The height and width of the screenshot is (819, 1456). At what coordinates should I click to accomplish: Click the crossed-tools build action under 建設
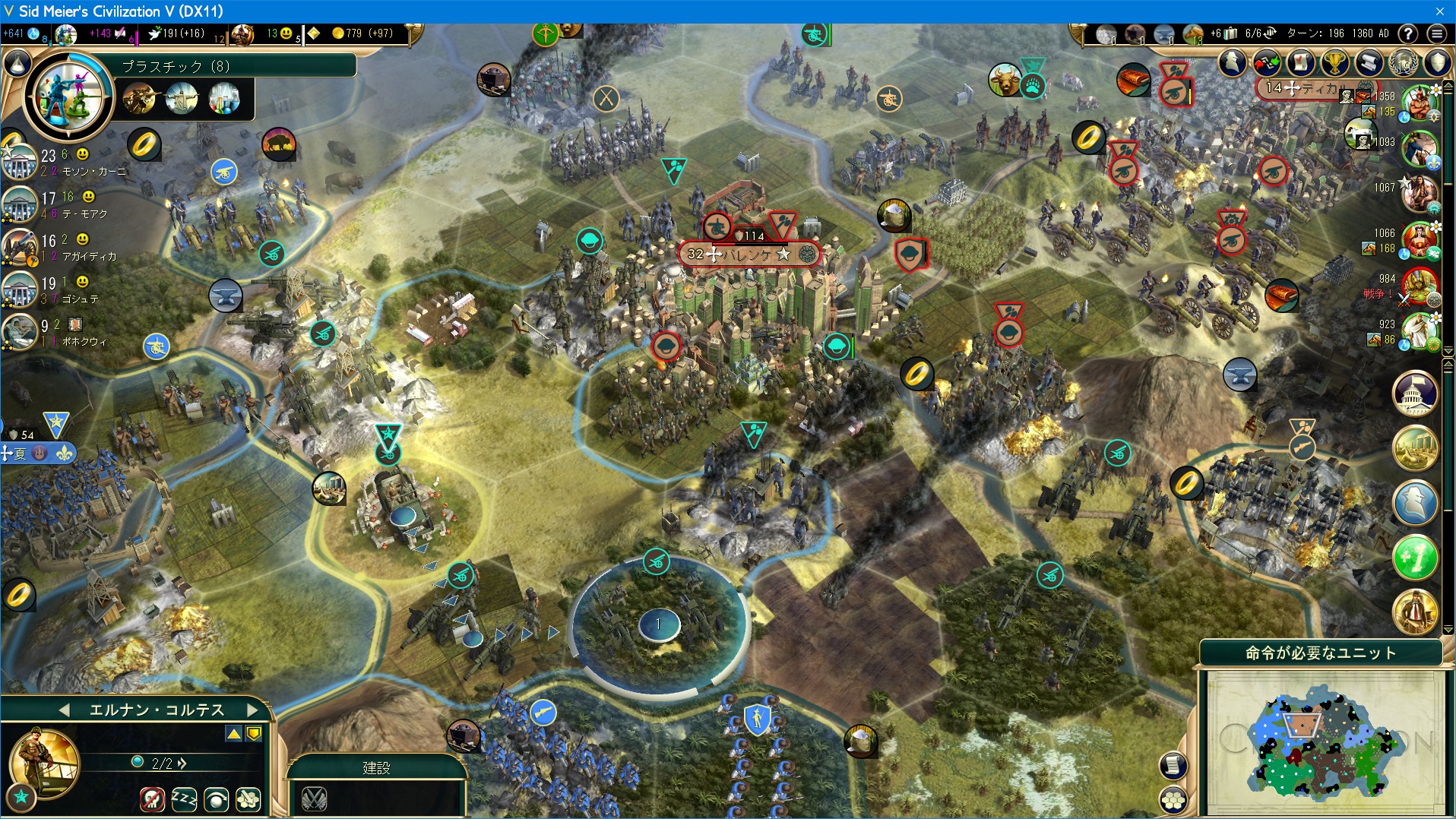pyautogui.click(x=314, y=798)
